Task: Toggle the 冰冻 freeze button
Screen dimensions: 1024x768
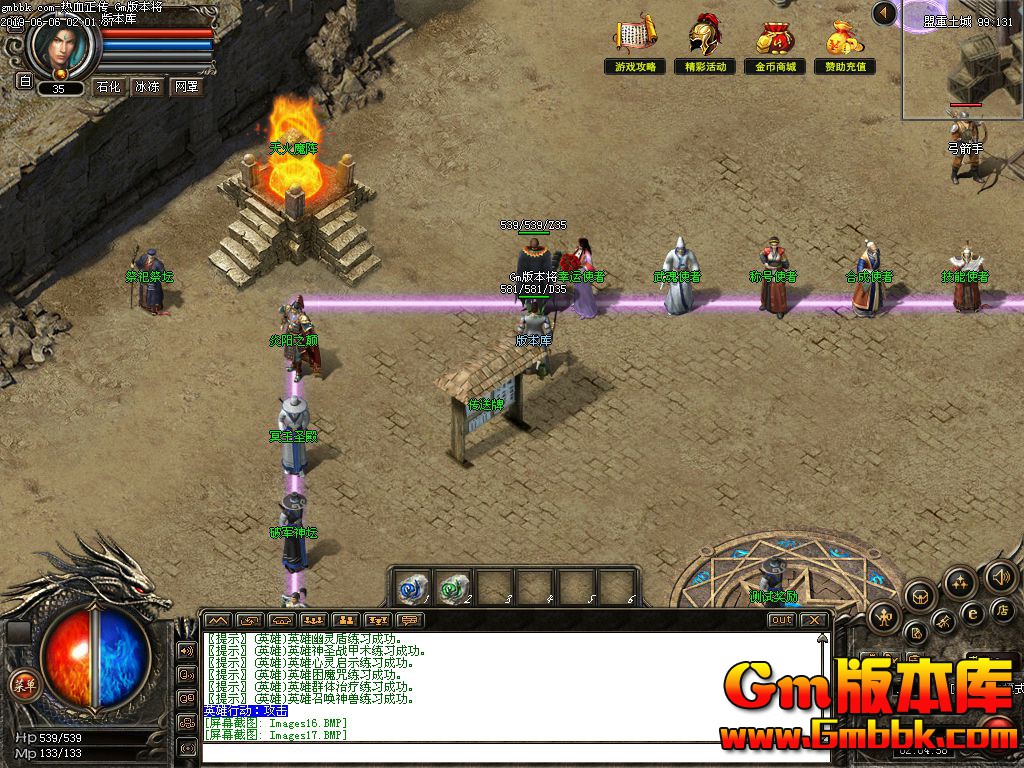Action: pyautogui.click(x=147, y=87)
